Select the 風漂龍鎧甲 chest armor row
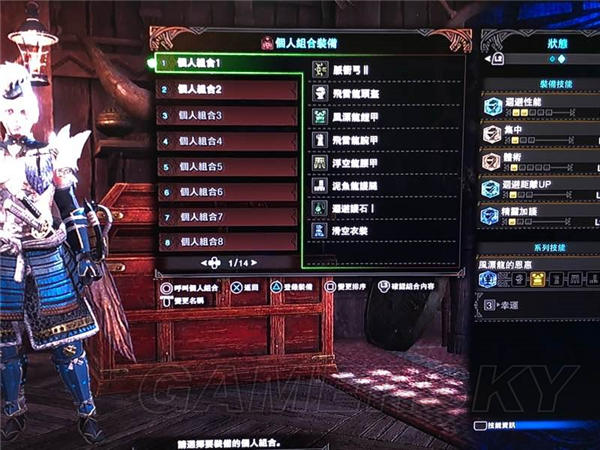 tap(362, 116)
